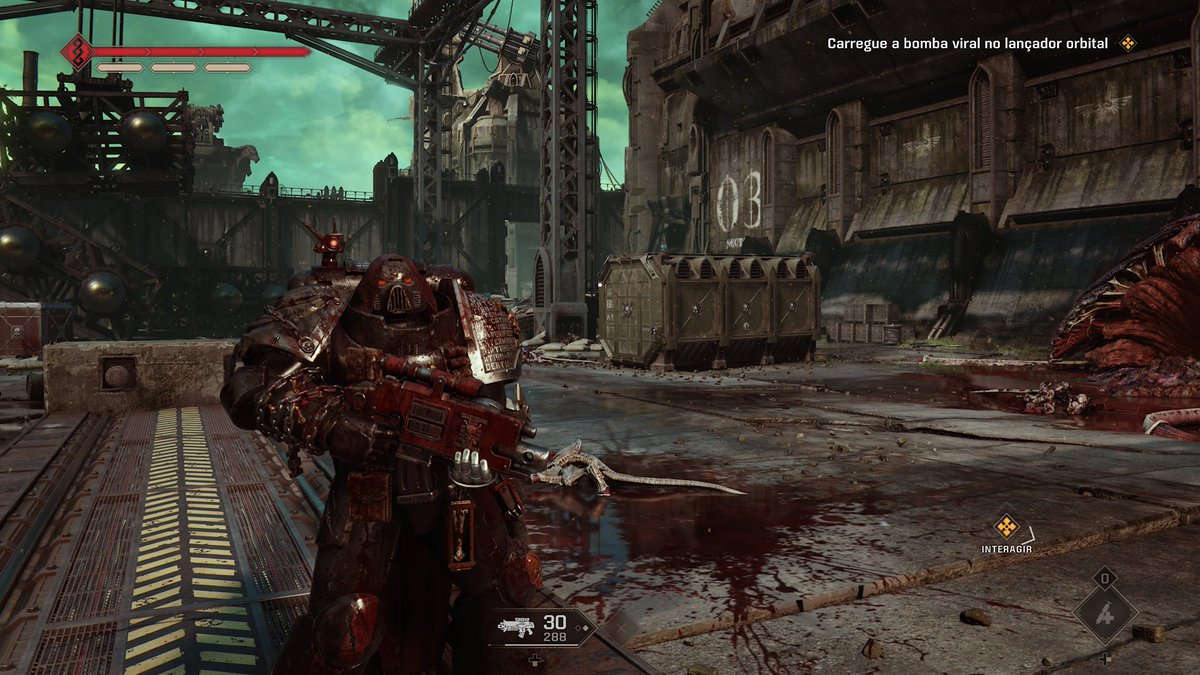The image size is (1200, 675).
Task: Select the empty secondary weapon slot beside the bolter
Action: point(619,627)
